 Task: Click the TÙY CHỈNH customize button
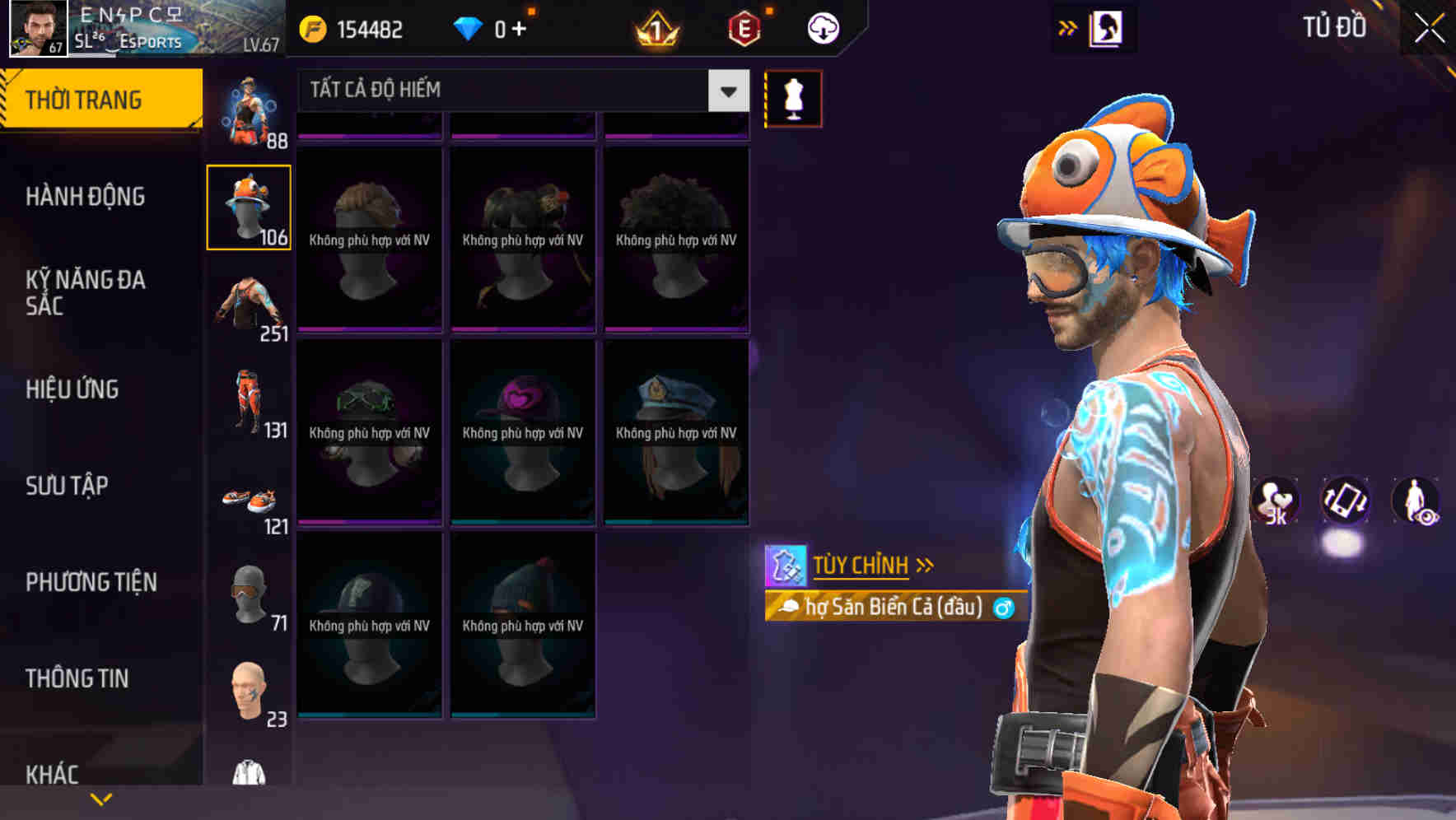point(861,565)
